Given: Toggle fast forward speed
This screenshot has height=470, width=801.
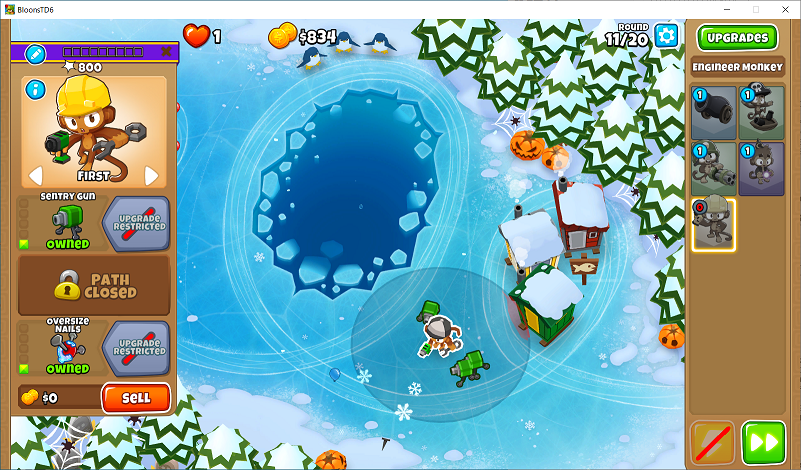Looking at the screenshot, I should [763, 441].
